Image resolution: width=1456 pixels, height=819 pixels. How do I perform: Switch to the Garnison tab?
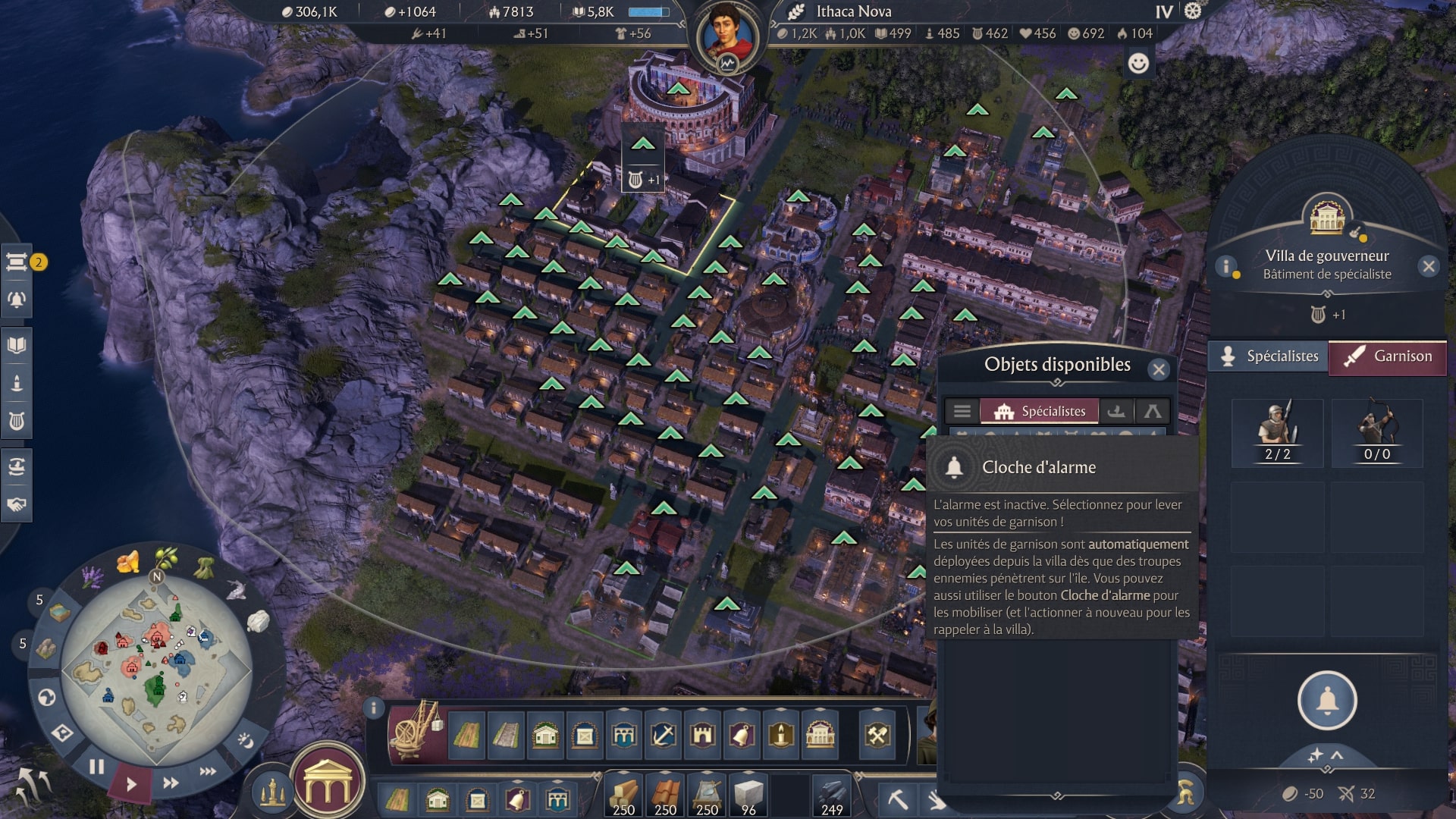click(x=1388, y=356)
